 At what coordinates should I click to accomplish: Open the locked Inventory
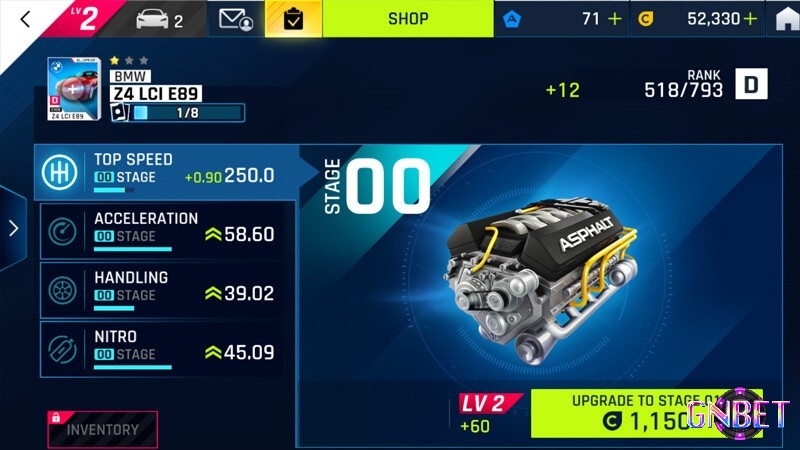pos(102,429)
